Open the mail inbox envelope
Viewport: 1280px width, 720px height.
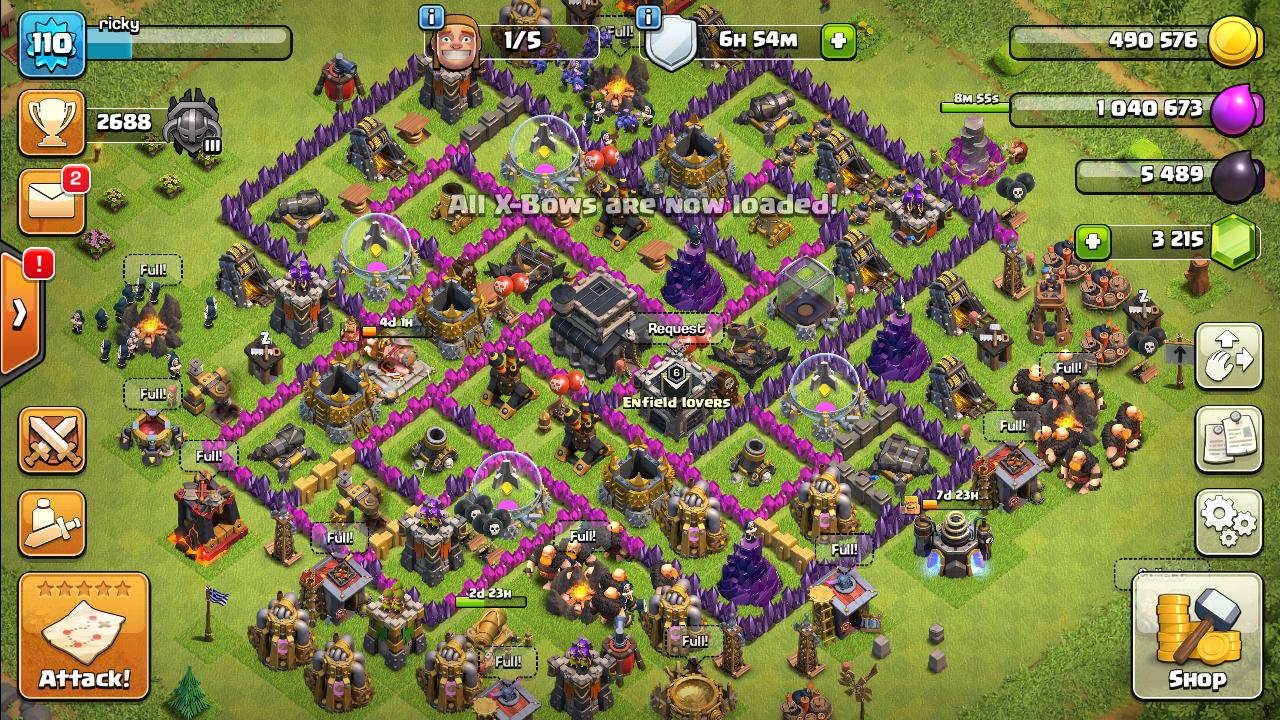pyautogui.click(x=52, y=201)
